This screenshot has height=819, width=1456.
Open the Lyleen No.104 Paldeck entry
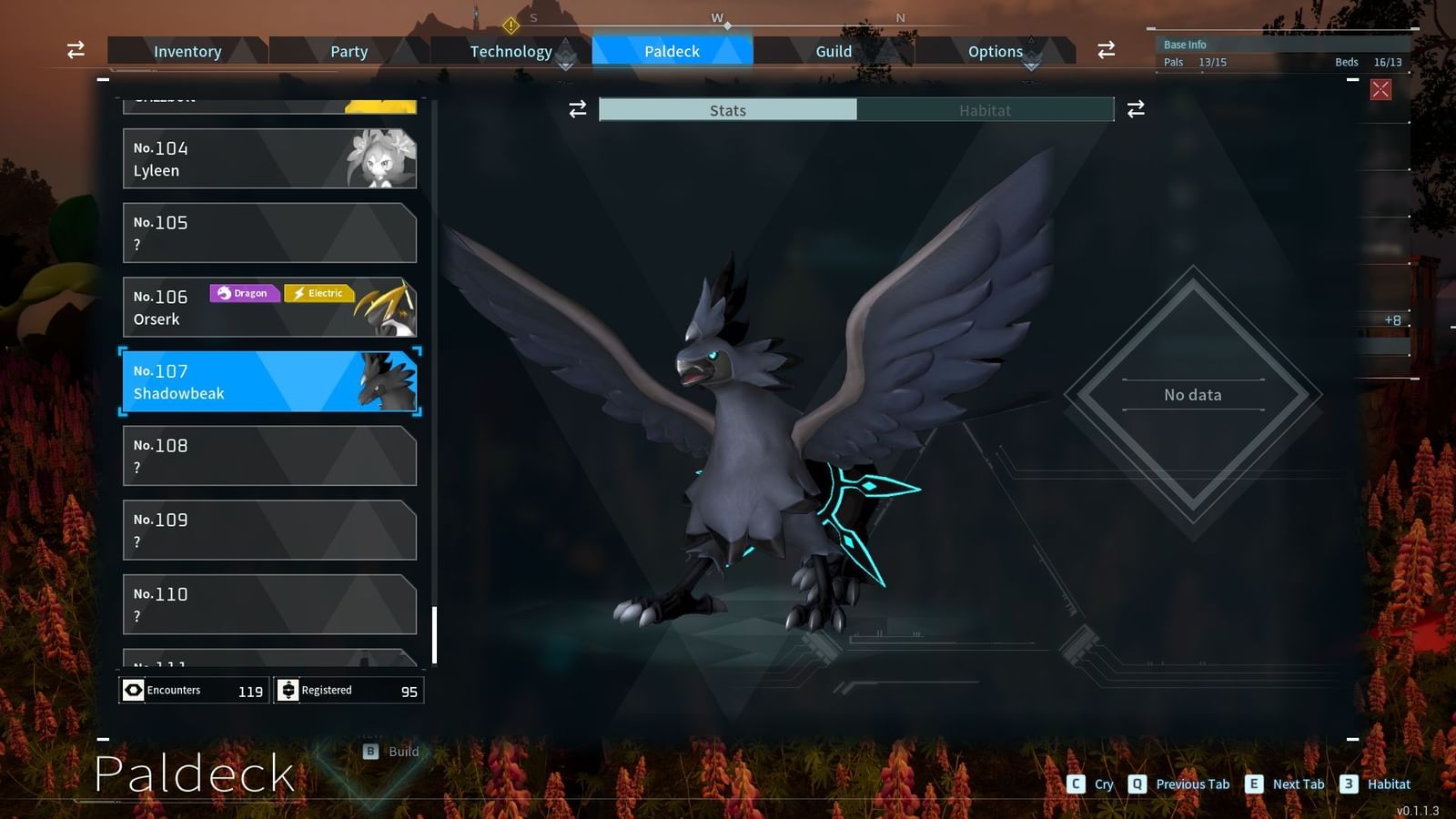coord(269,158)
